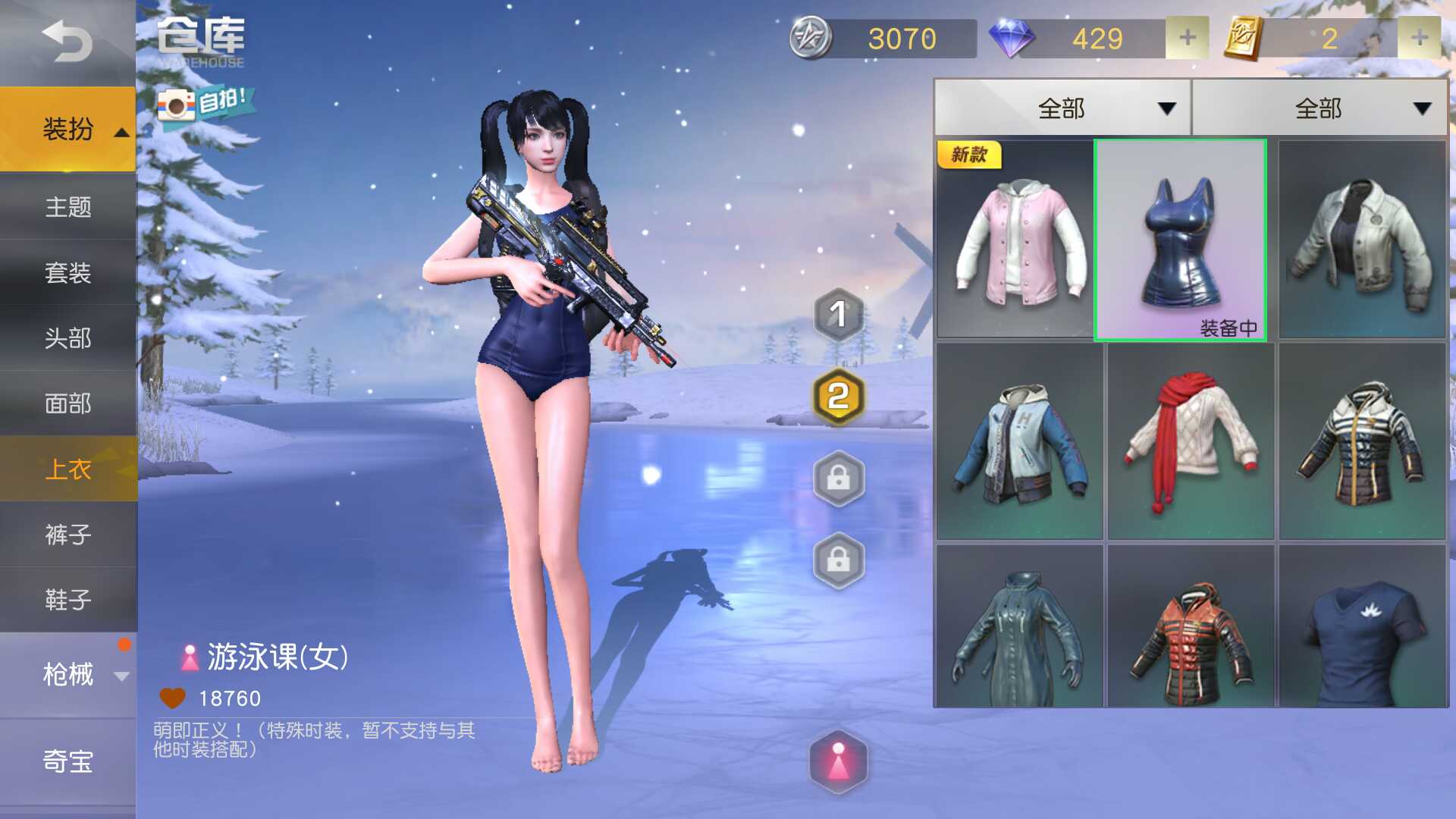Open the 面部 face category
Viewport: 1456px width, 819px height.
click(x=67, y=404)
